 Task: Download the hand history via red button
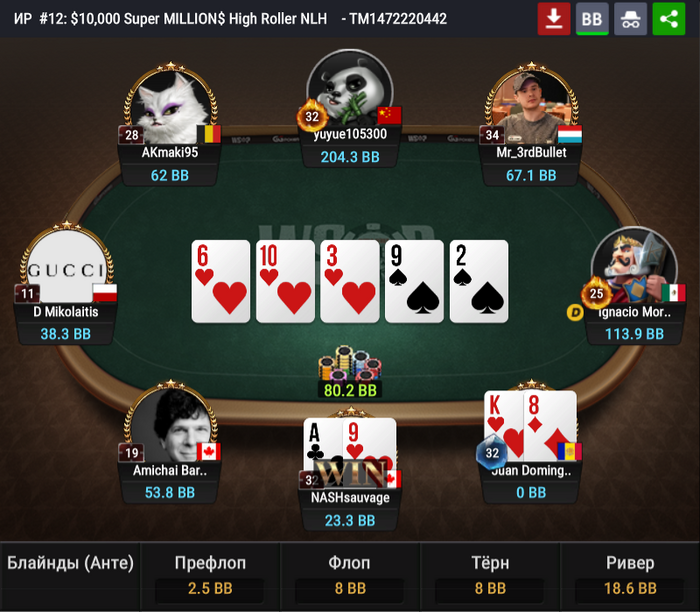553,19
